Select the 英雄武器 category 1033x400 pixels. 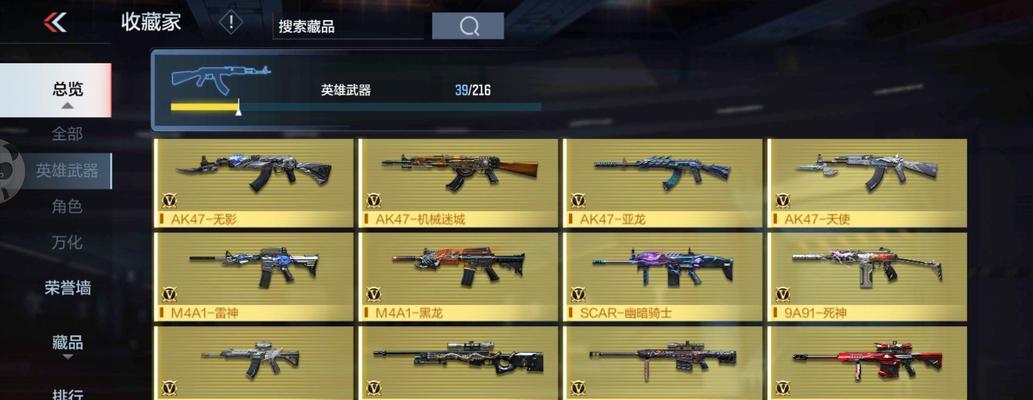[67, 171]
